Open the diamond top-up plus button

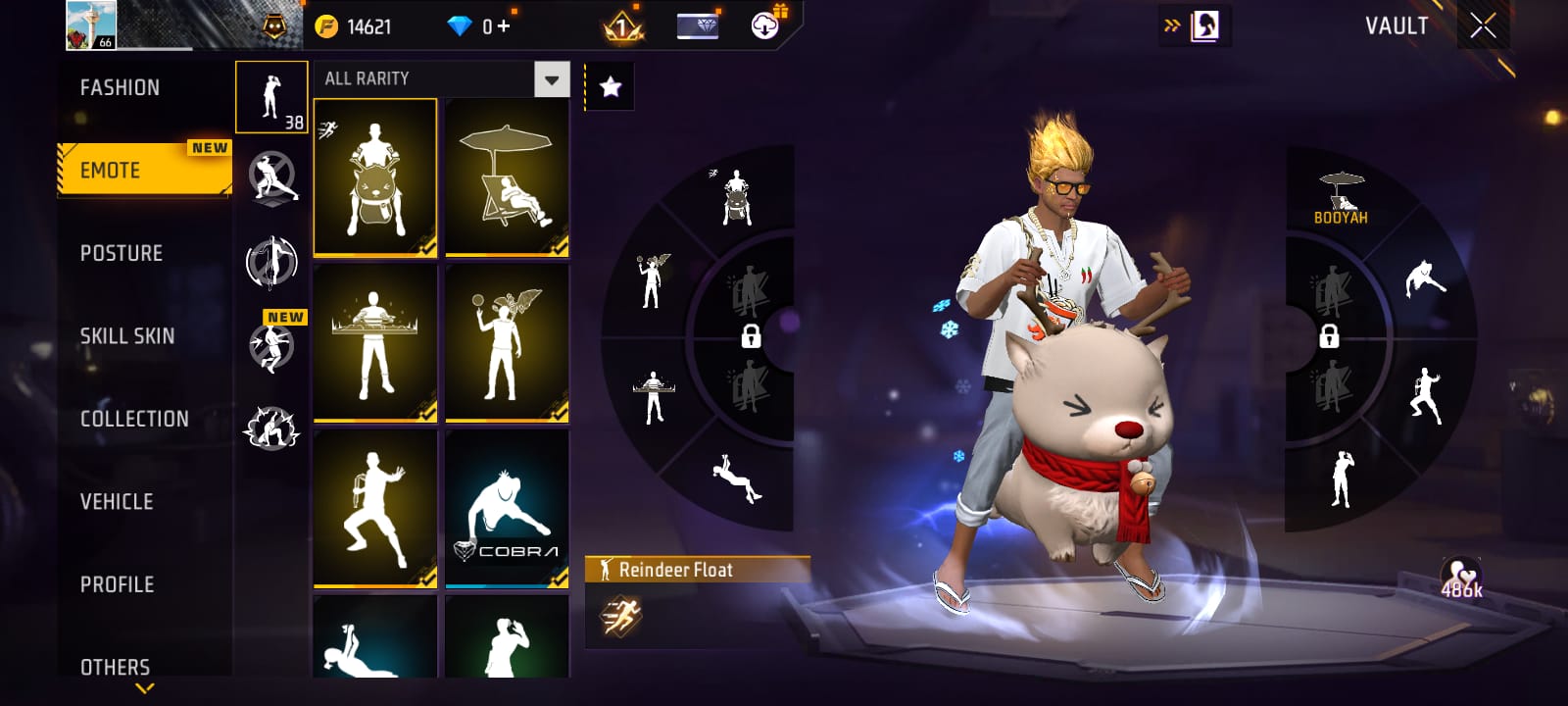click(x=504, y=26)
